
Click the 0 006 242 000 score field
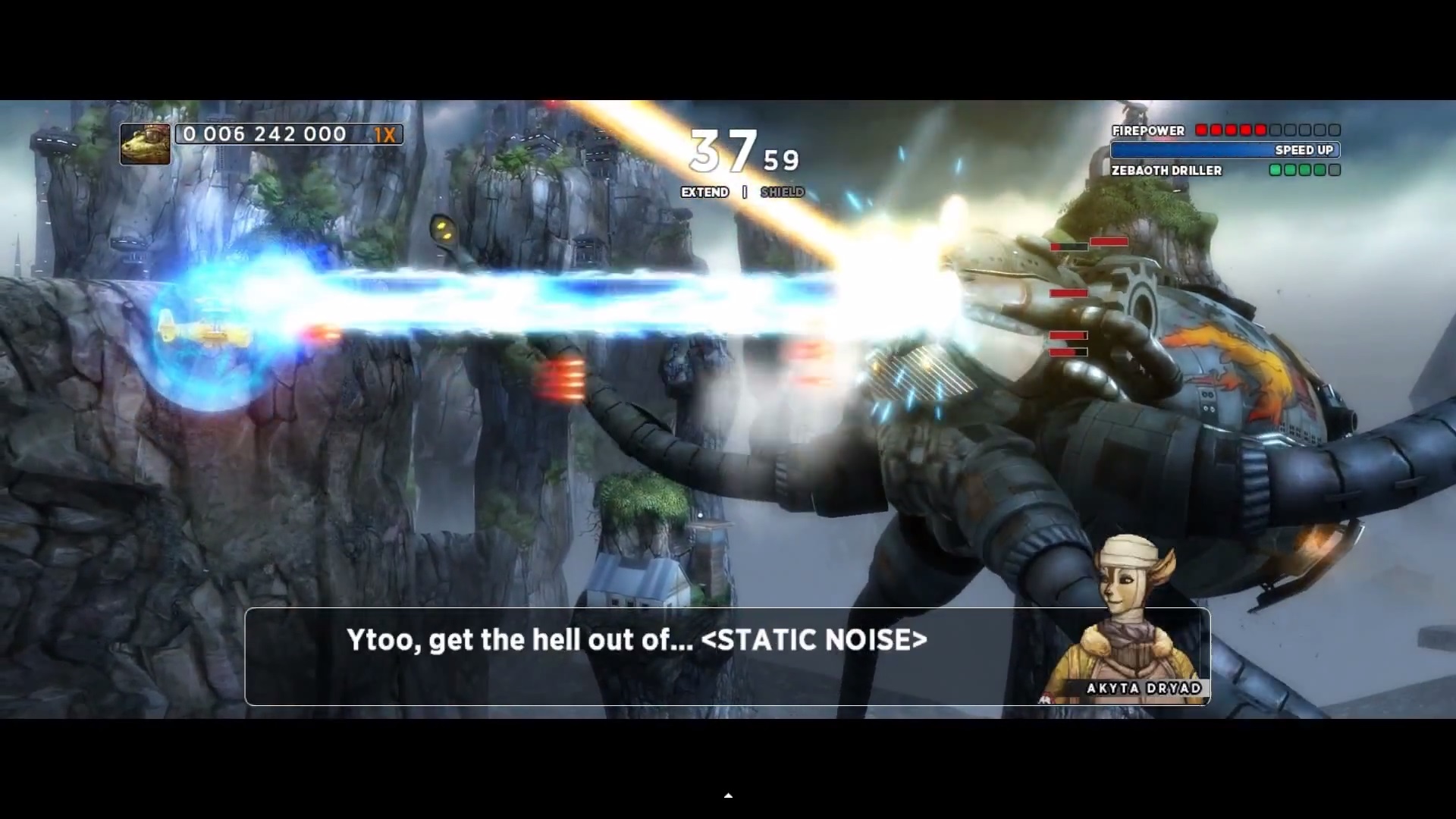(x=262, y=134)
